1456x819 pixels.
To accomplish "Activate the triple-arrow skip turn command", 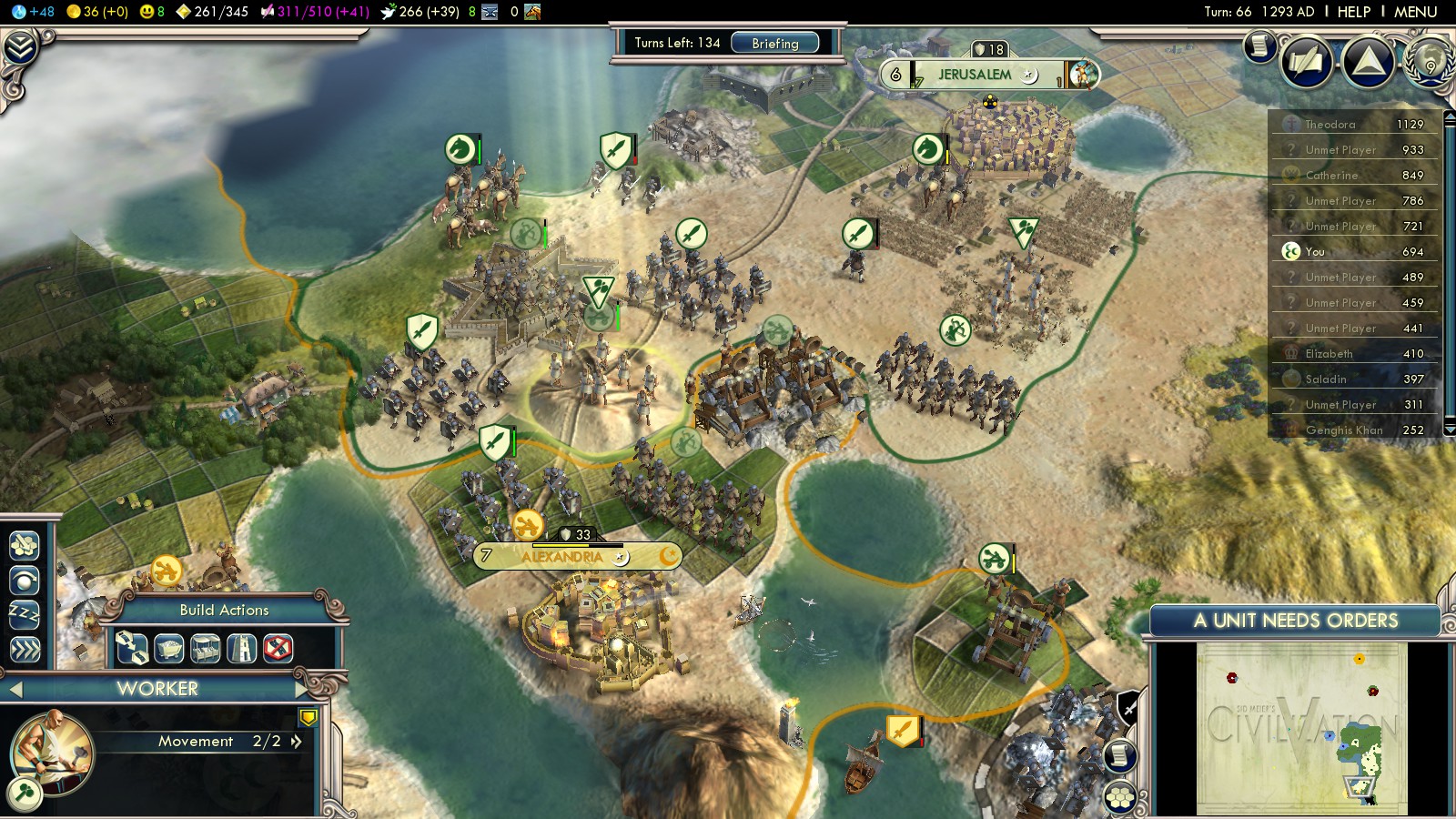I will click(x=25, y=649).
